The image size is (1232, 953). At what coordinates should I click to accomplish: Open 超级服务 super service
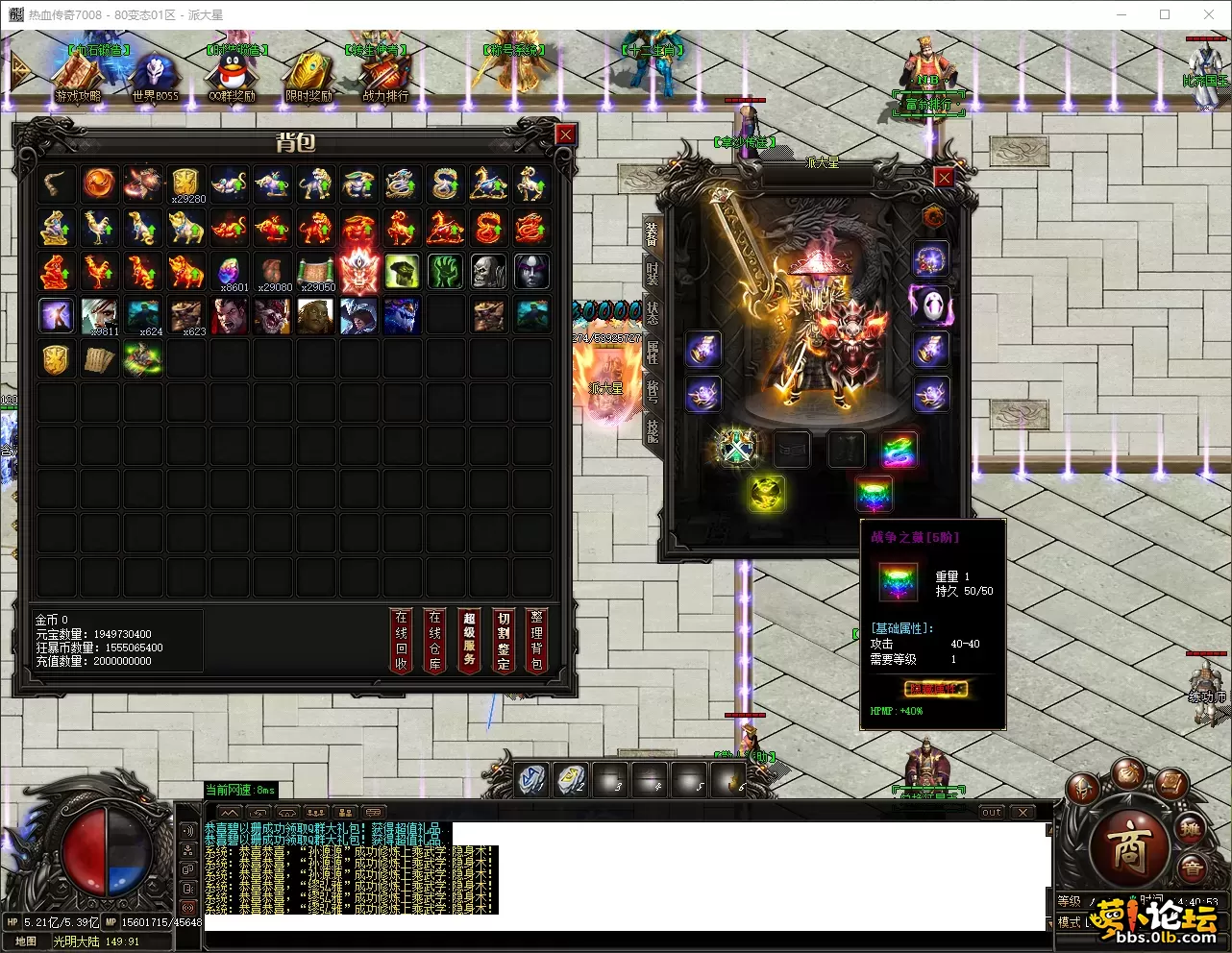469,641
